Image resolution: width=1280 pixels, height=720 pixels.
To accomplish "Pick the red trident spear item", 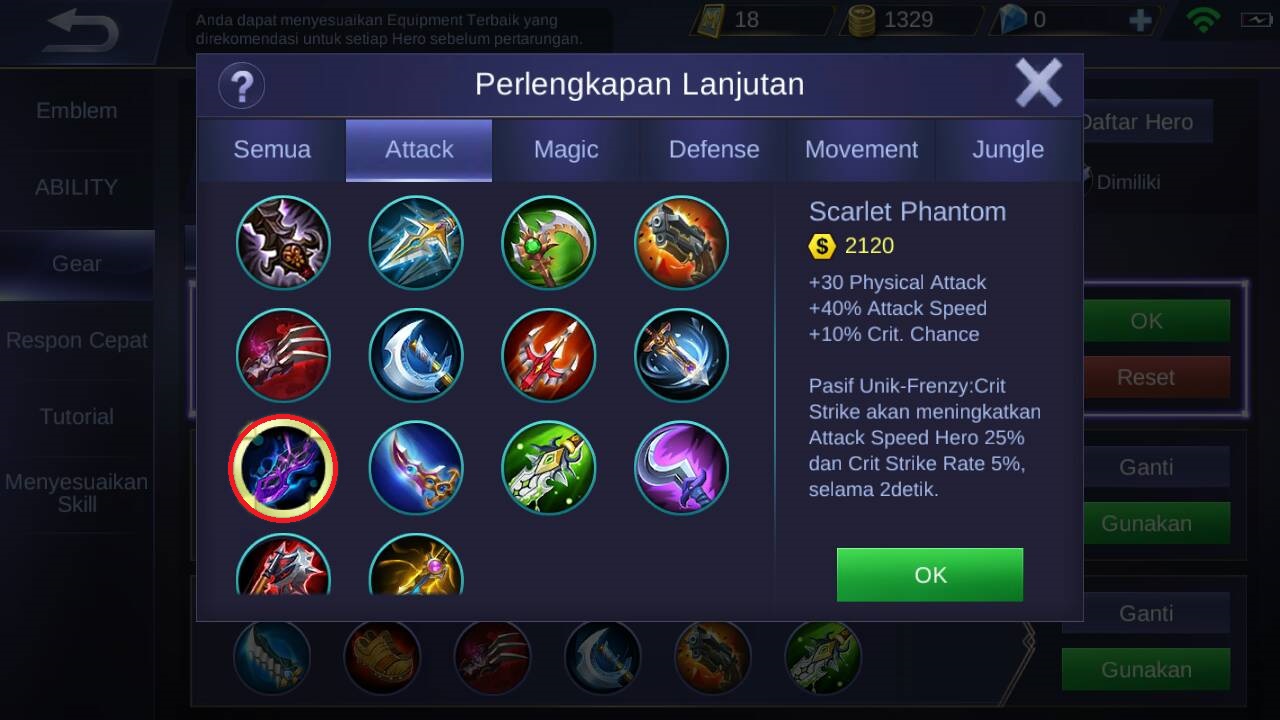I will coord(548,355).
